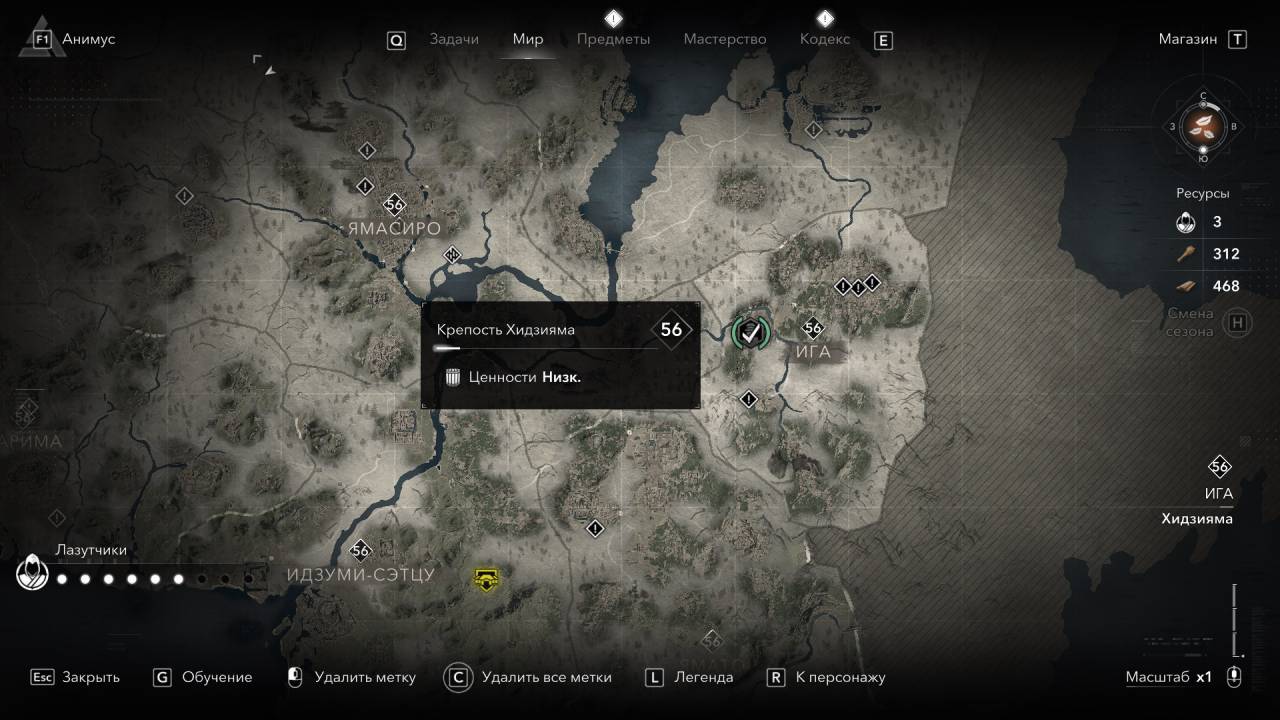The image size is (1280, 720).
Task: Select the Мир map tab
Action: (x=527, y=39)
